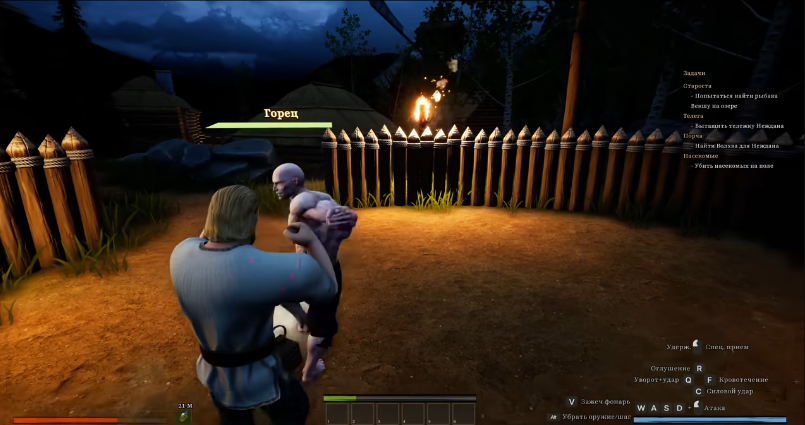805x425 pixels.
Task: Select the Староста quest in the tracker
Action: [x=697, y=86]
